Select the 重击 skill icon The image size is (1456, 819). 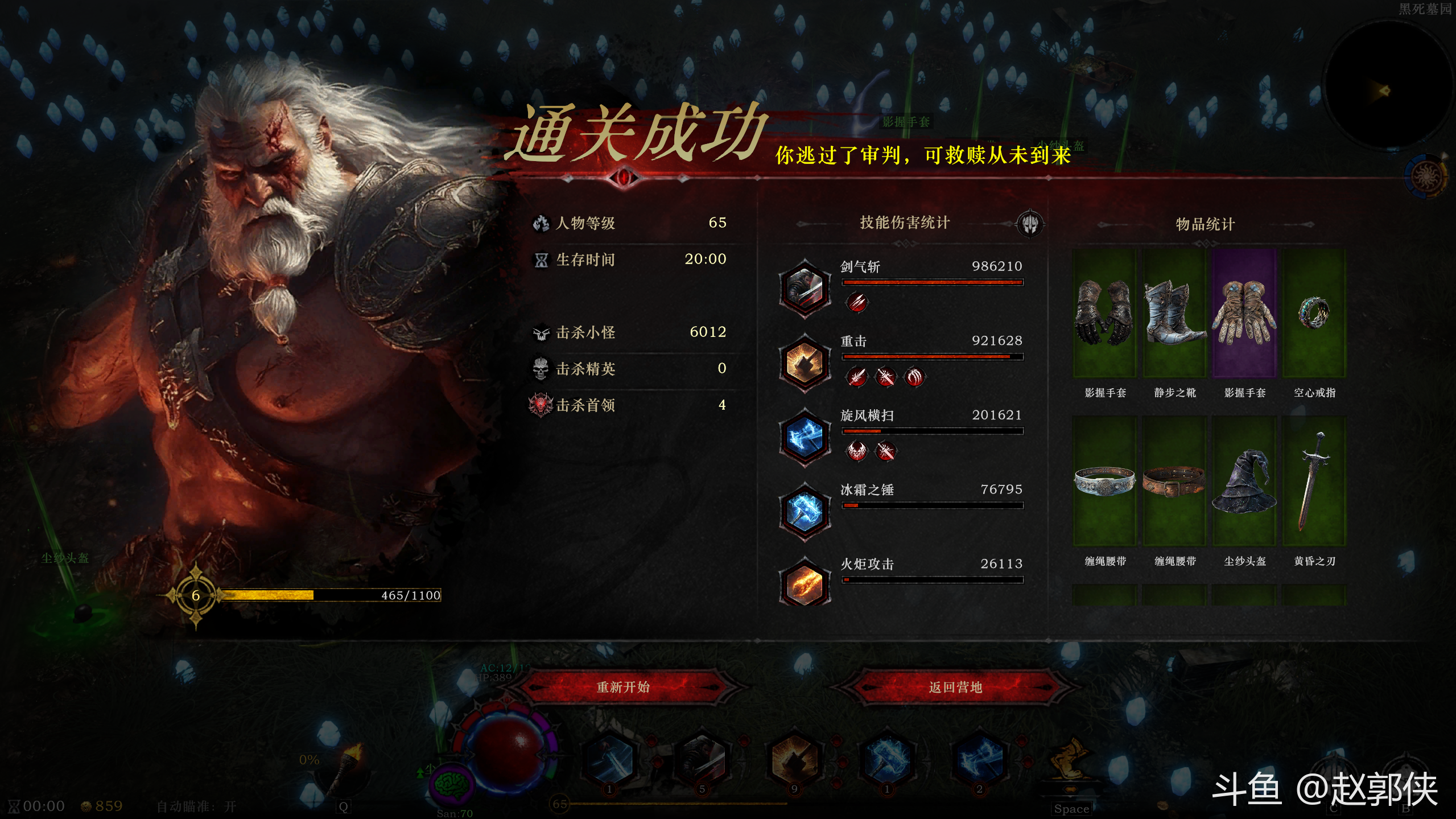click(x=805, y=362)
